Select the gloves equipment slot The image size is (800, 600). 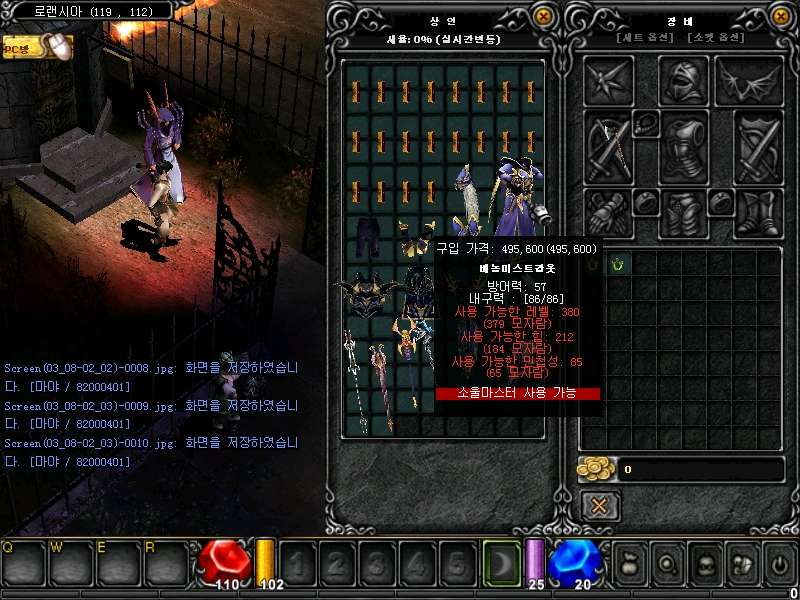coord(607,212)
